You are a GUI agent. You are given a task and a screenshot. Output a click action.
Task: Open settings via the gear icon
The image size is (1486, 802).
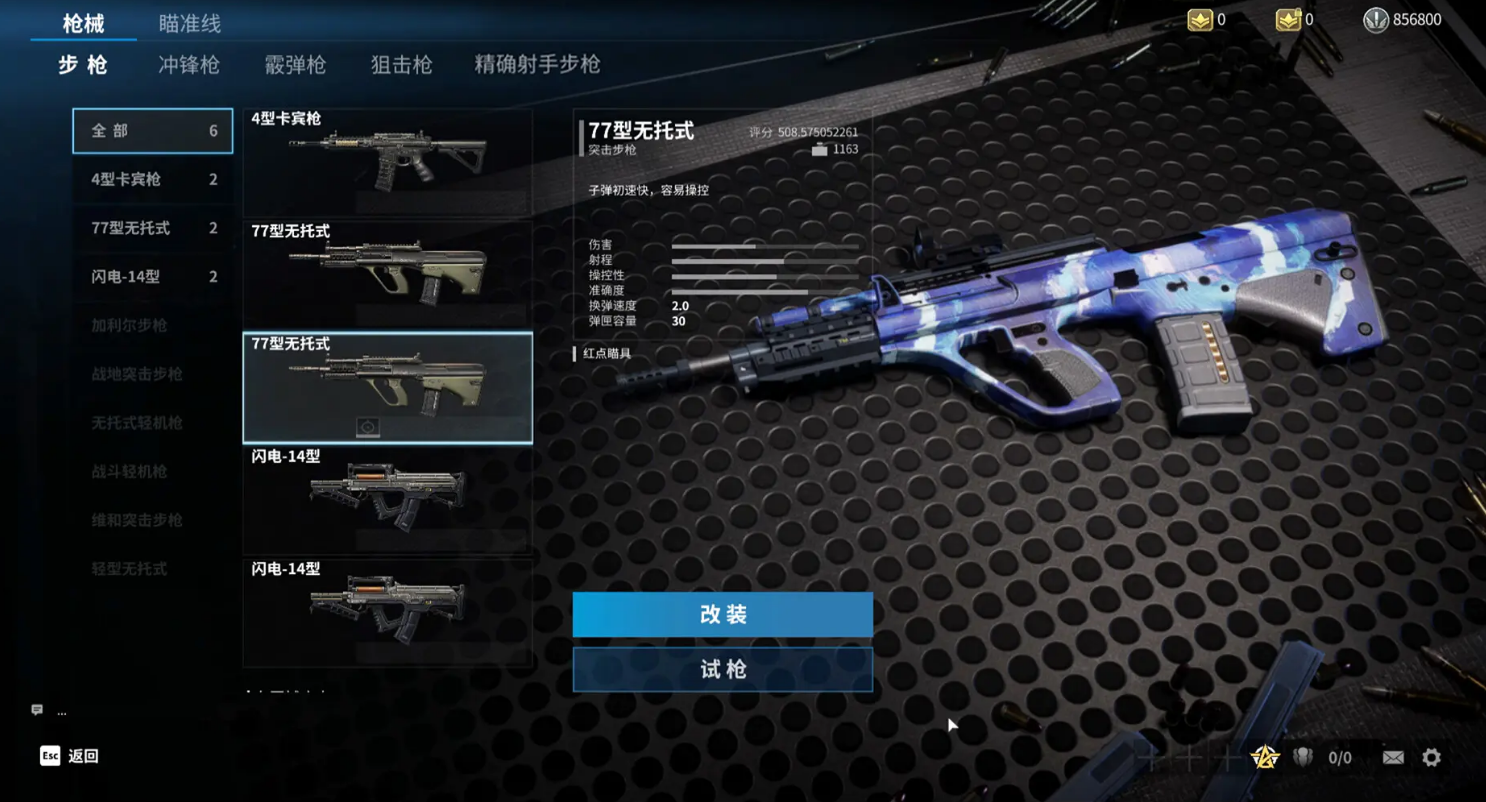1432,758
